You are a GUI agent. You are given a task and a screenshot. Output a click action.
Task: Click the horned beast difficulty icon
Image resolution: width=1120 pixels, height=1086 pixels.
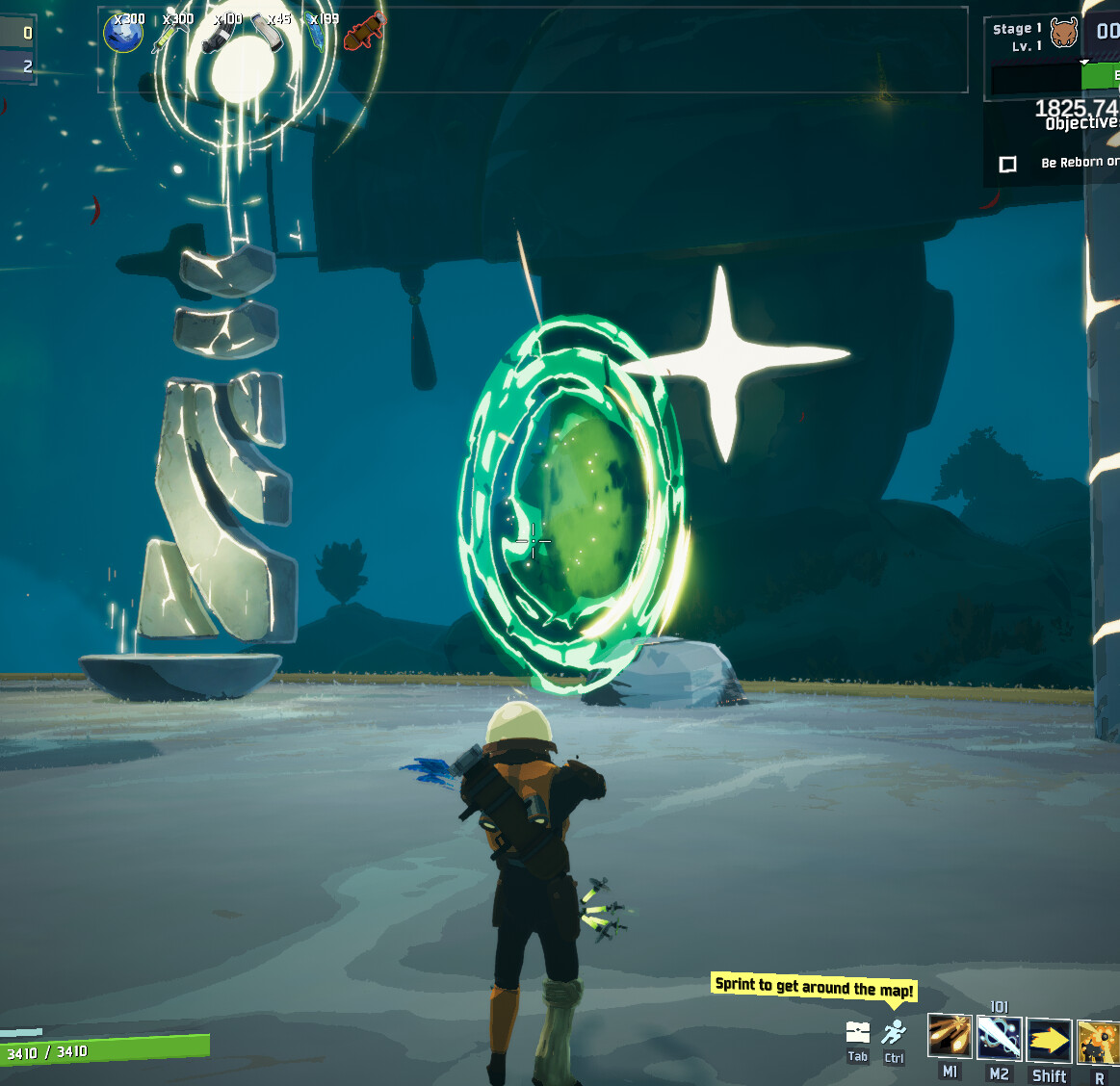(1064, 33)
